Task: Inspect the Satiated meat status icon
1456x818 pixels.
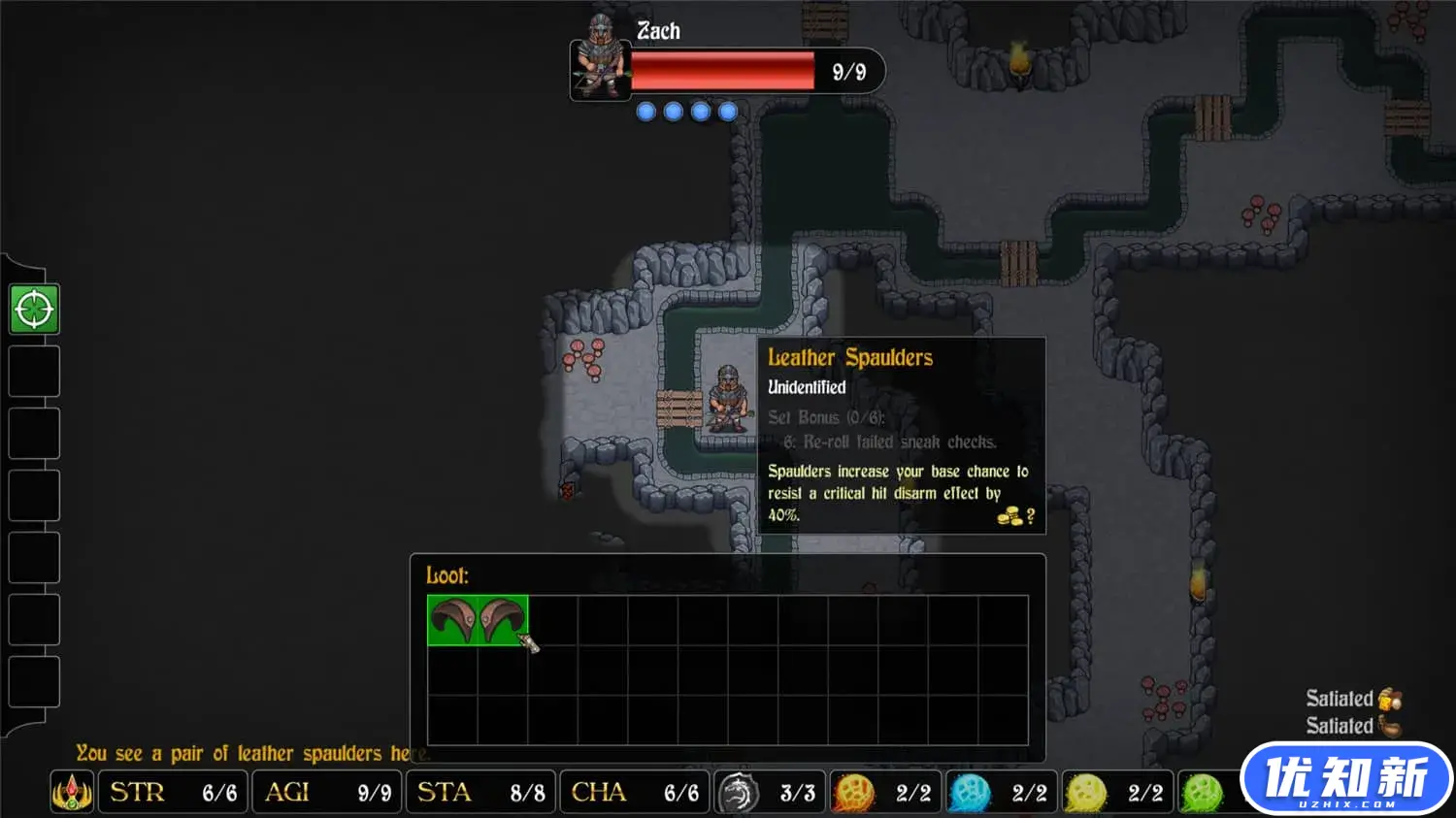Action: (1390, 726)
